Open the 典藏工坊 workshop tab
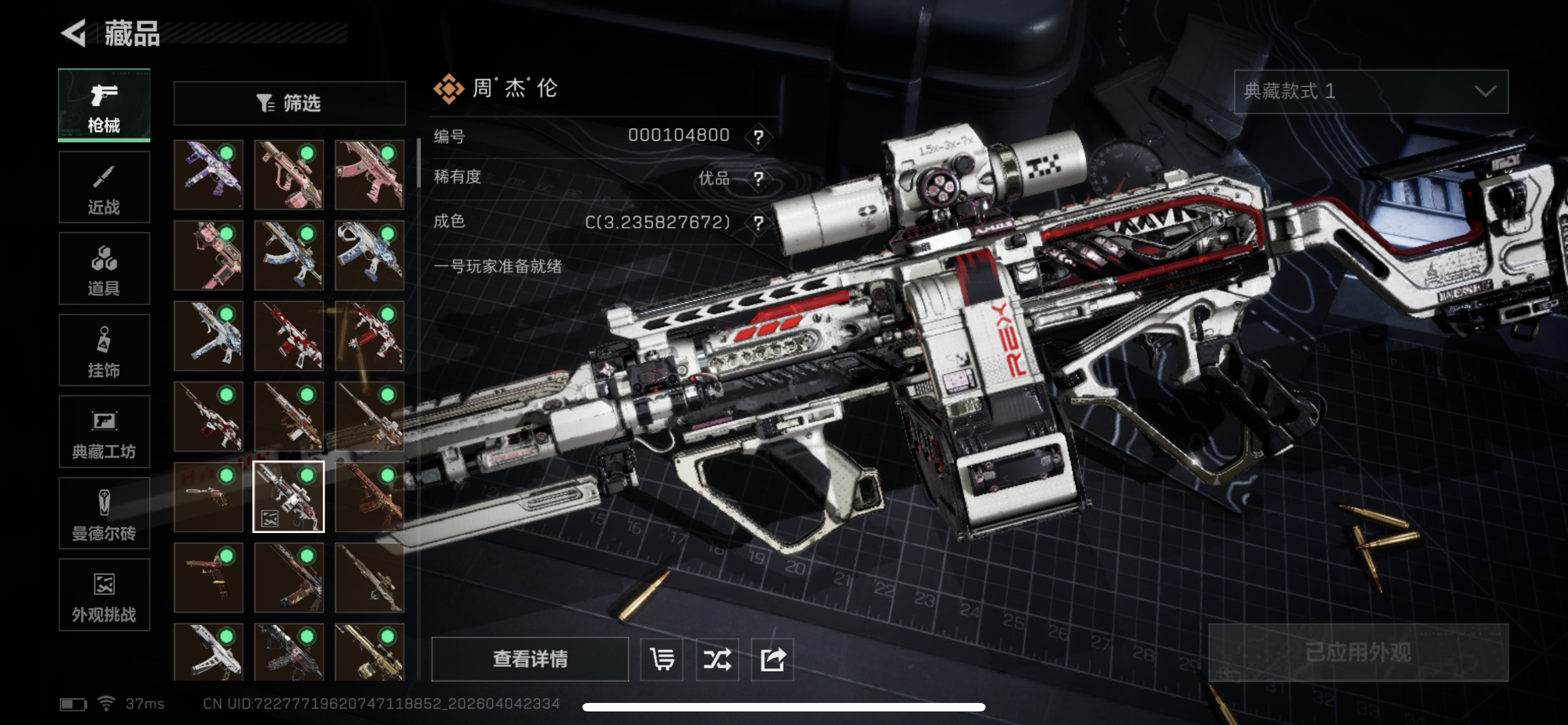The width and height of the screenshot is (1568, 725). pyautogui.click(x=104, y=431)
